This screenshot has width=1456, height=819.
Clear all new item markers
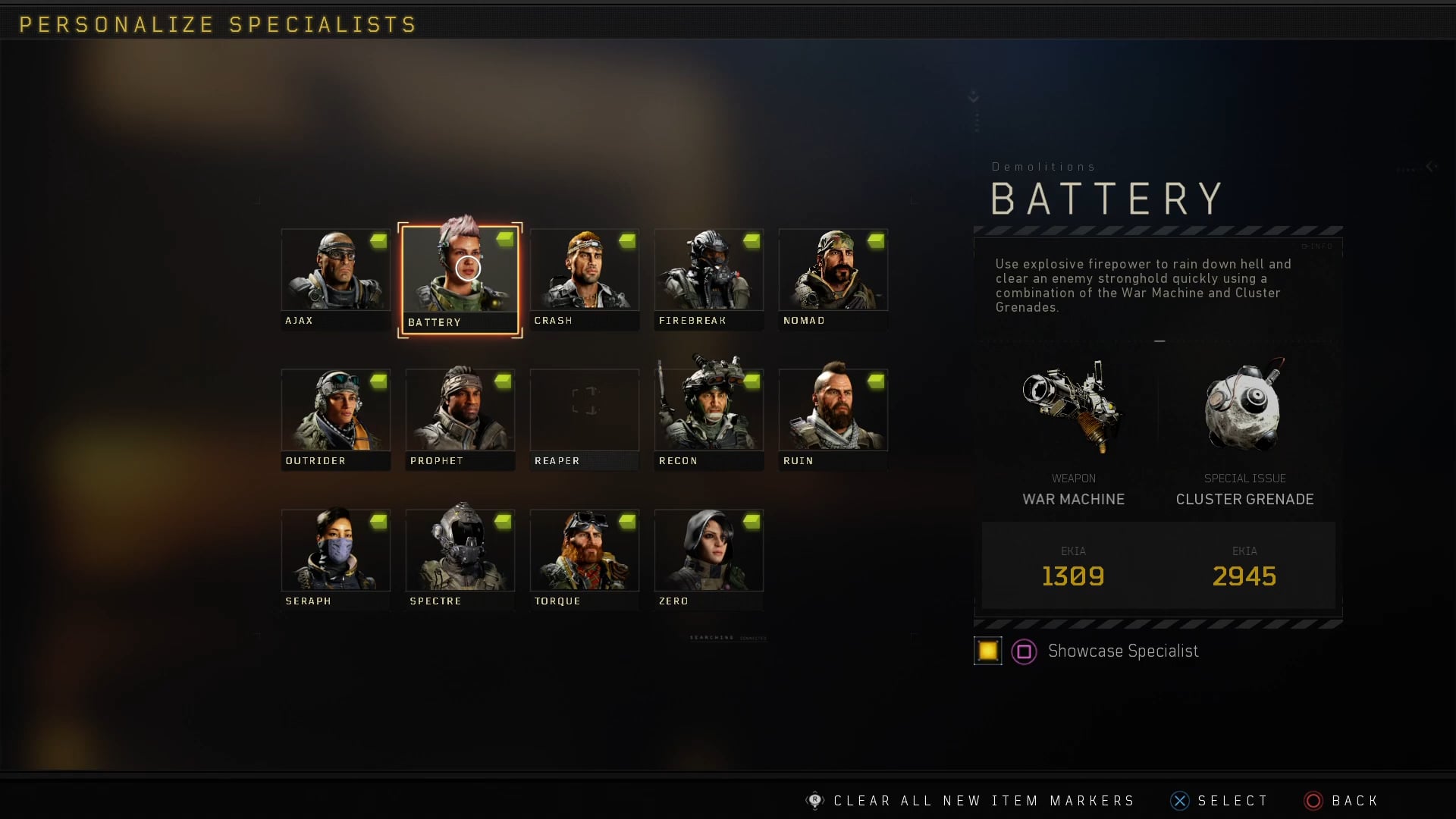[x=983, y=801]
